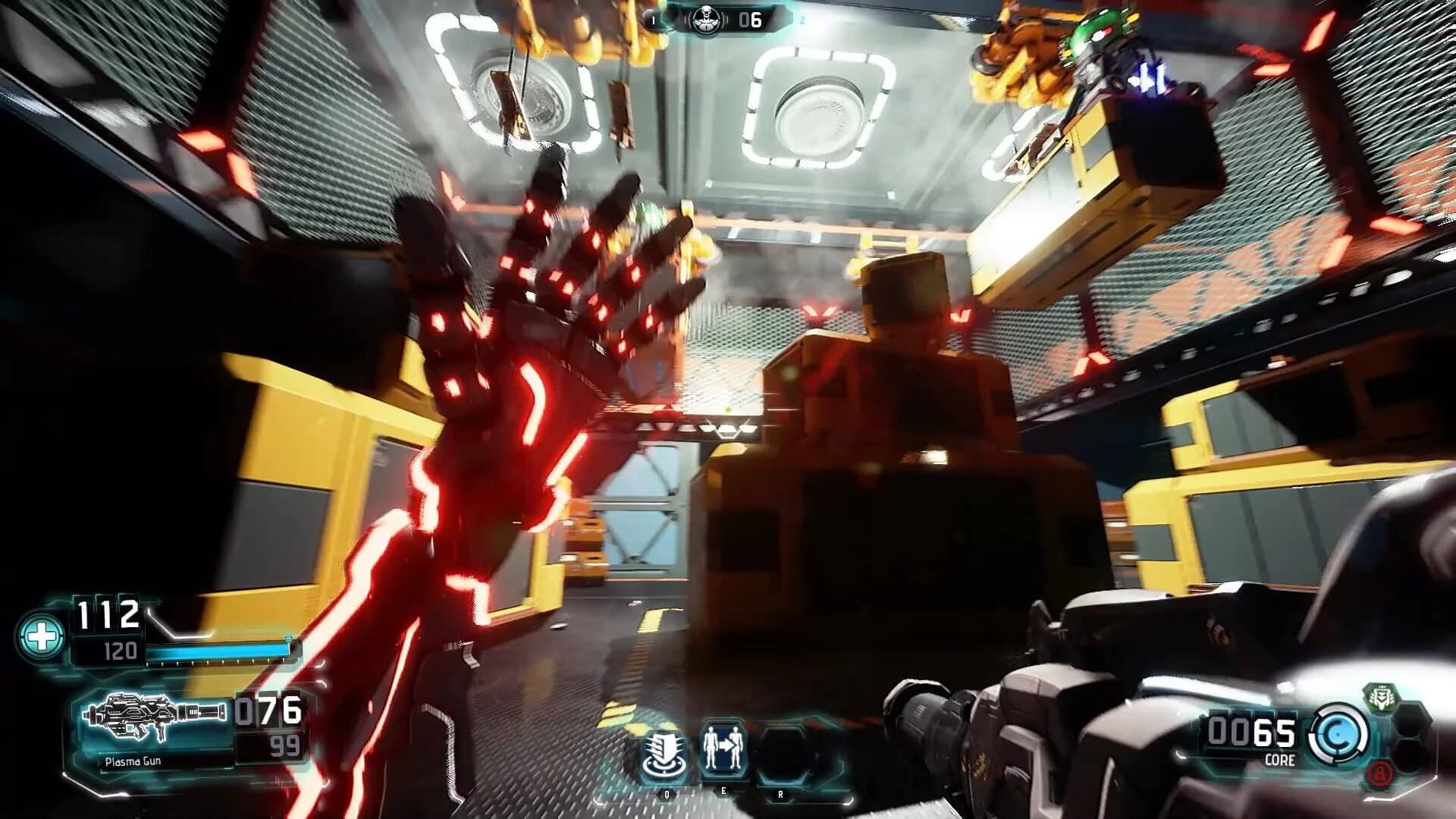Click the 0065 Core currency readout

(1251, 732)
